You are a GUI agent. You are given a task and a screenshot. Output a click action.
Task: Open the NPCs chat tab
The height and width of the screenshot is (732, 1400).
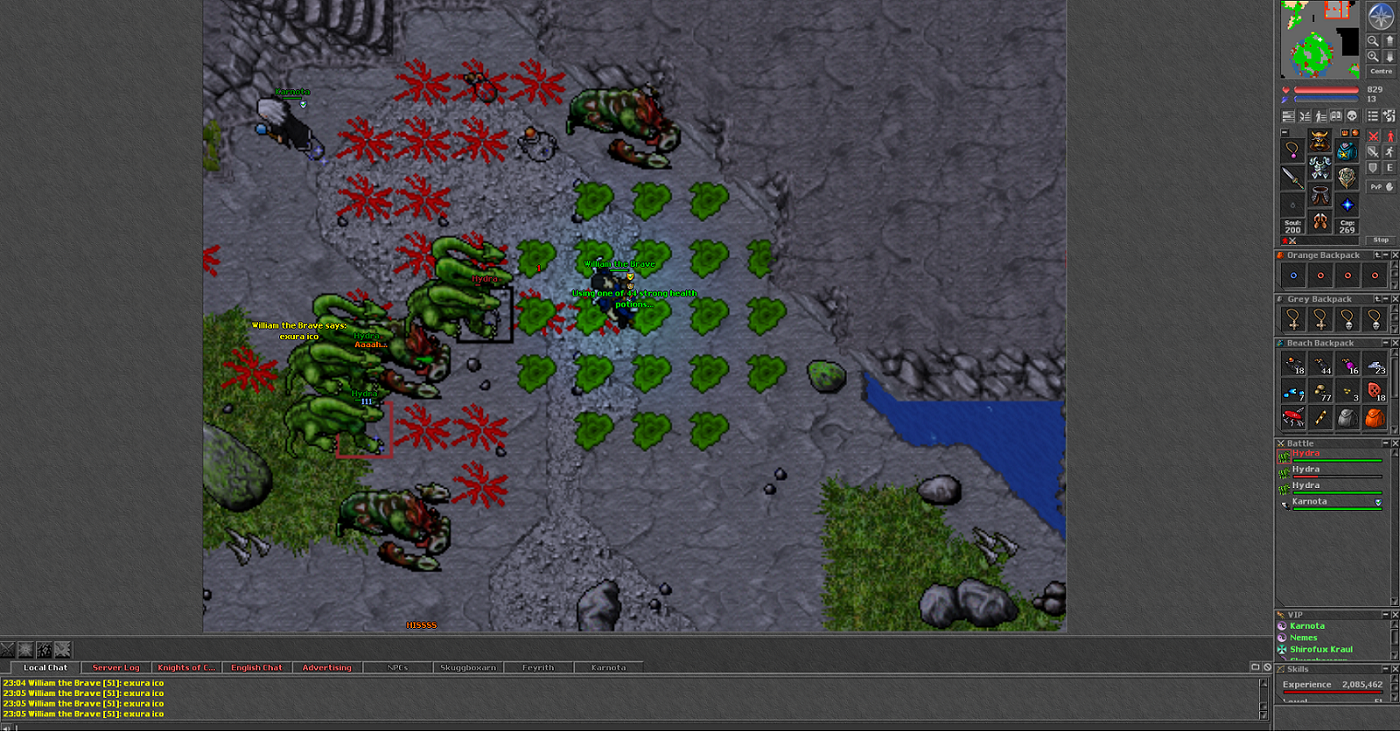tap(397, 667)
